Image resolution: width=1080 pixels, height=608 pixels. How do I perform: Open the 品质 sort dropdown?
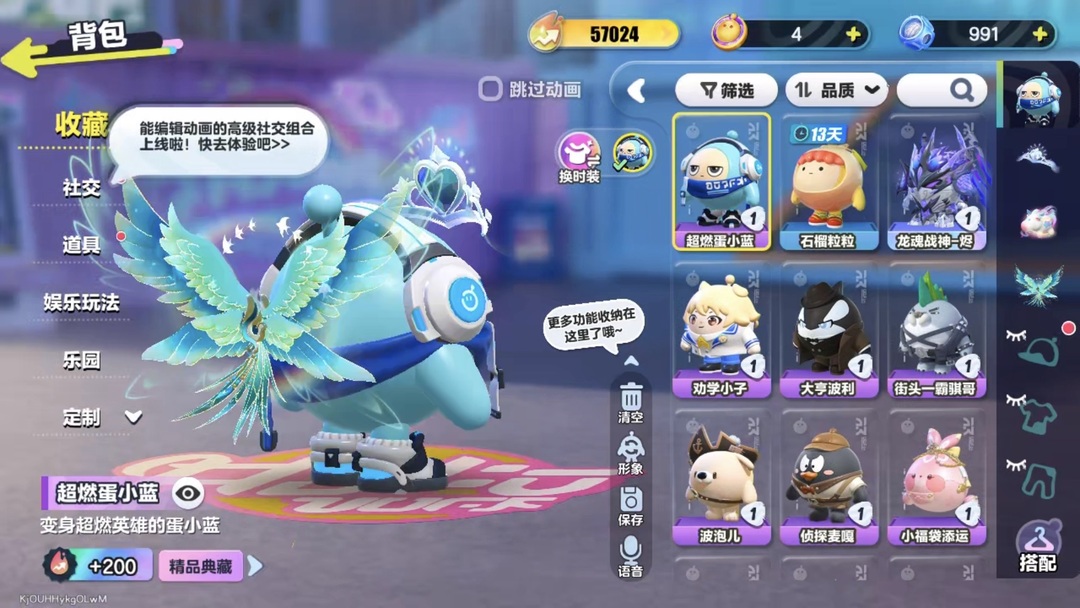[x=837, y=90]
